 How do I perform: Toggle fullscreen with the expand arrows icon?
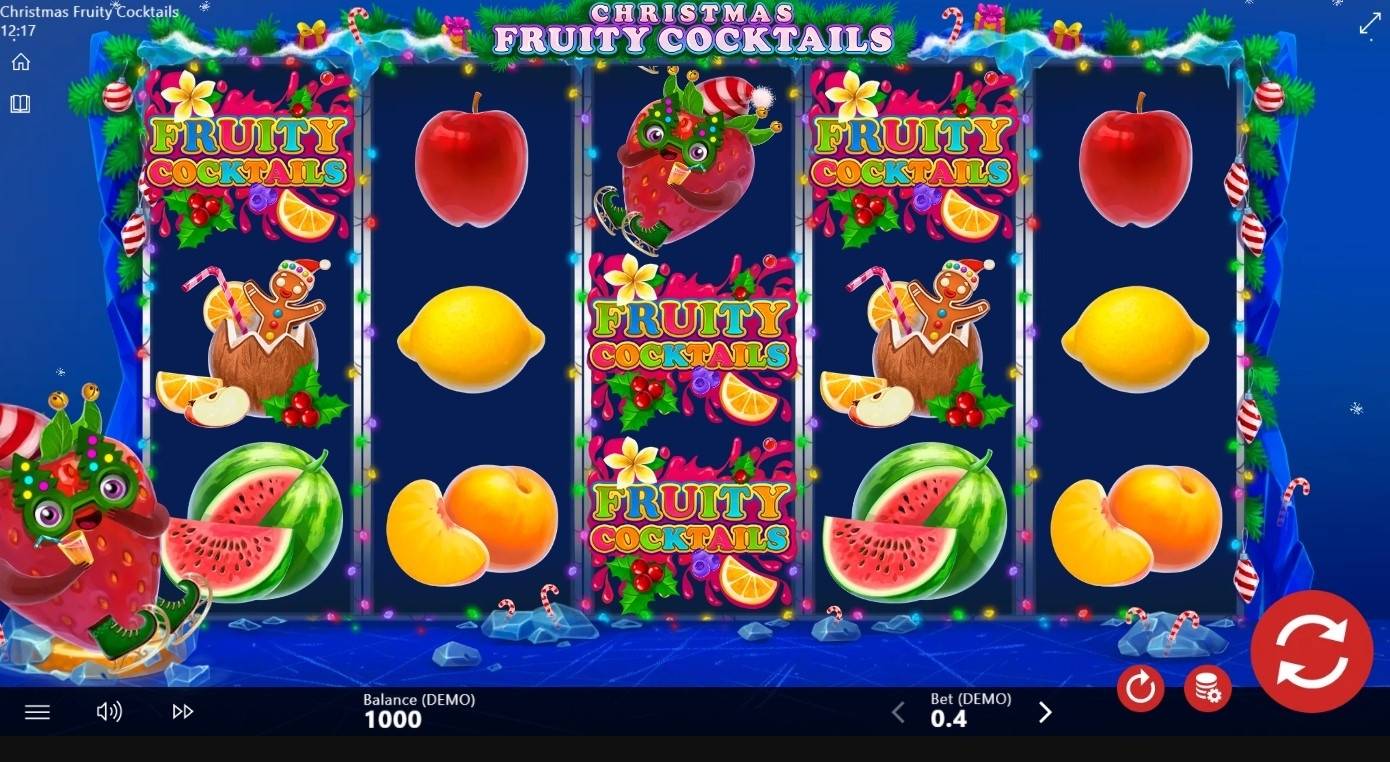1368,24
